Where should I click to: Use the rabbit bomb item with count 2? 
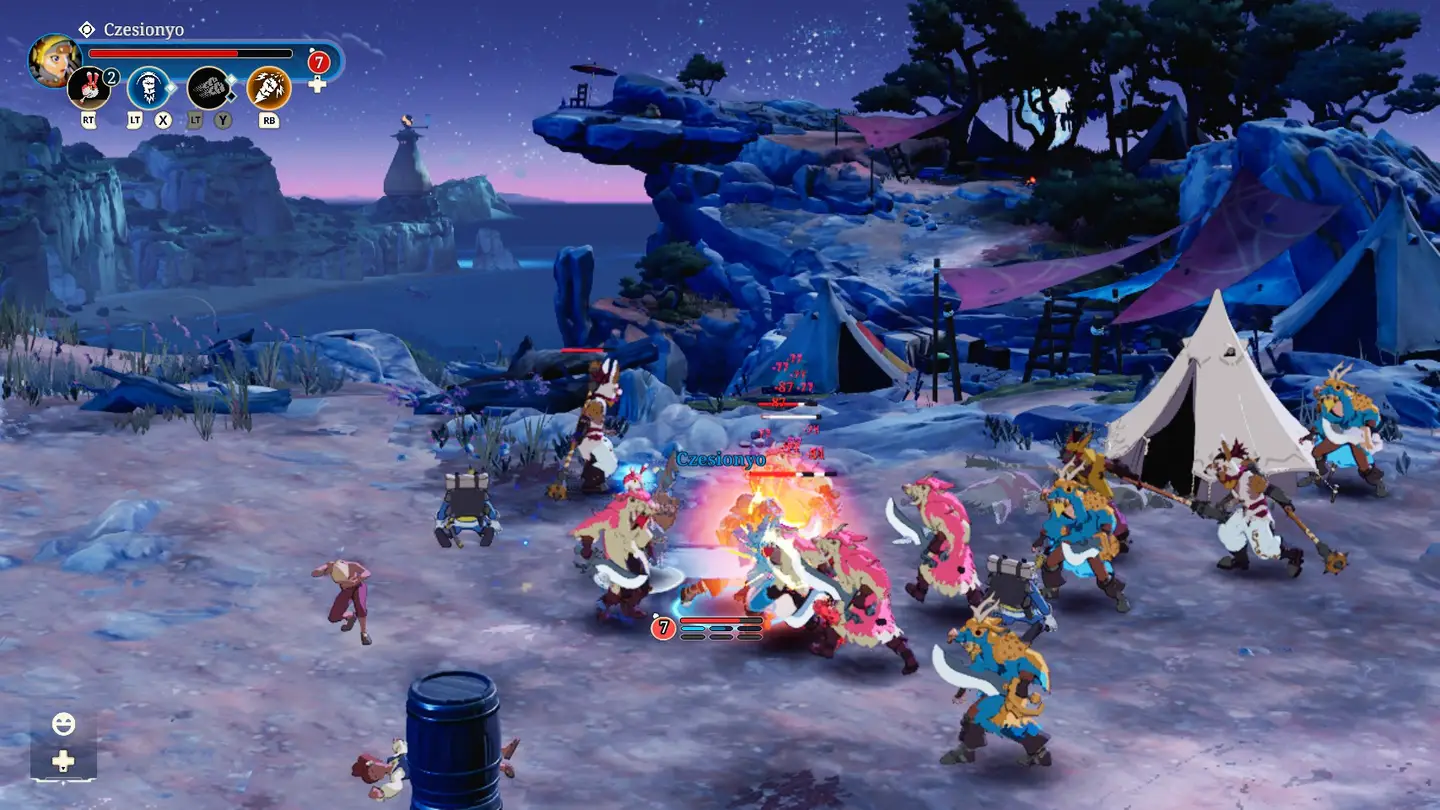(89, 88)
